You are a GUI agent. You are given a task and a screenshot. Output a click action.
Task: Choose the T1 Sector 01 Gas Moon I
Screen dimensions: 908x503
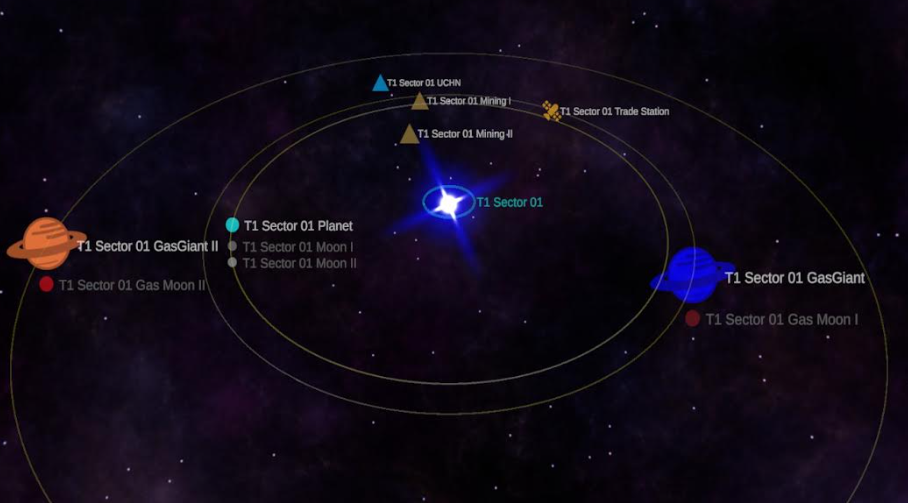click(x=692, y=319)
